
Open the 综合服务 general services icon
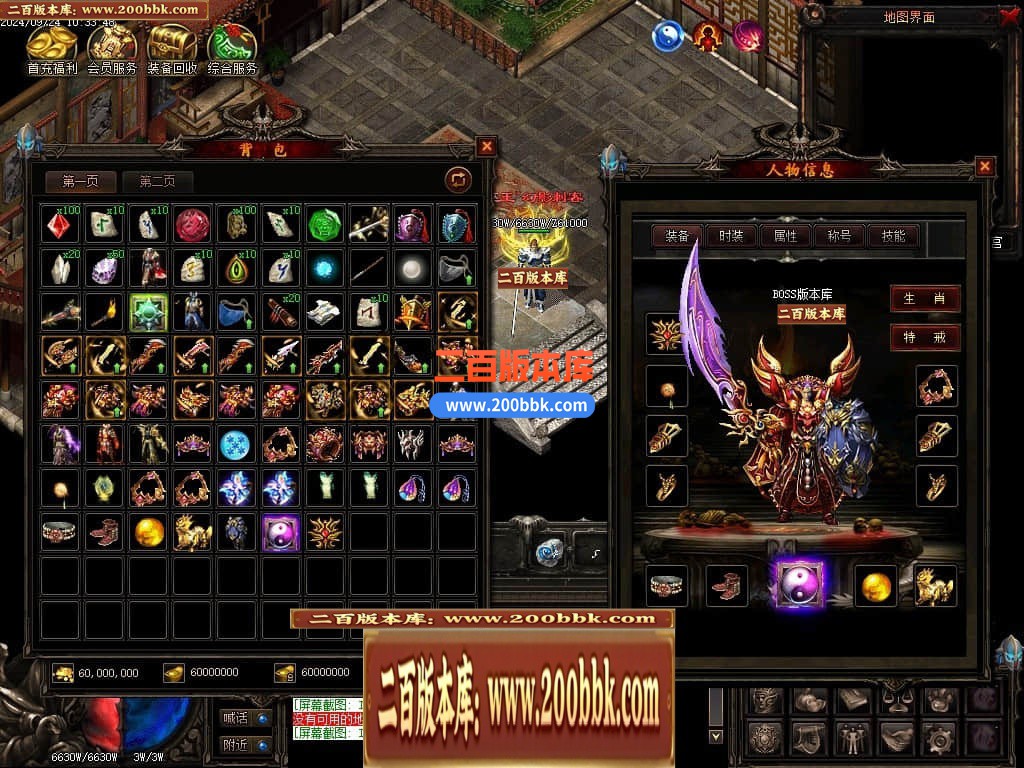pos(232,45)
